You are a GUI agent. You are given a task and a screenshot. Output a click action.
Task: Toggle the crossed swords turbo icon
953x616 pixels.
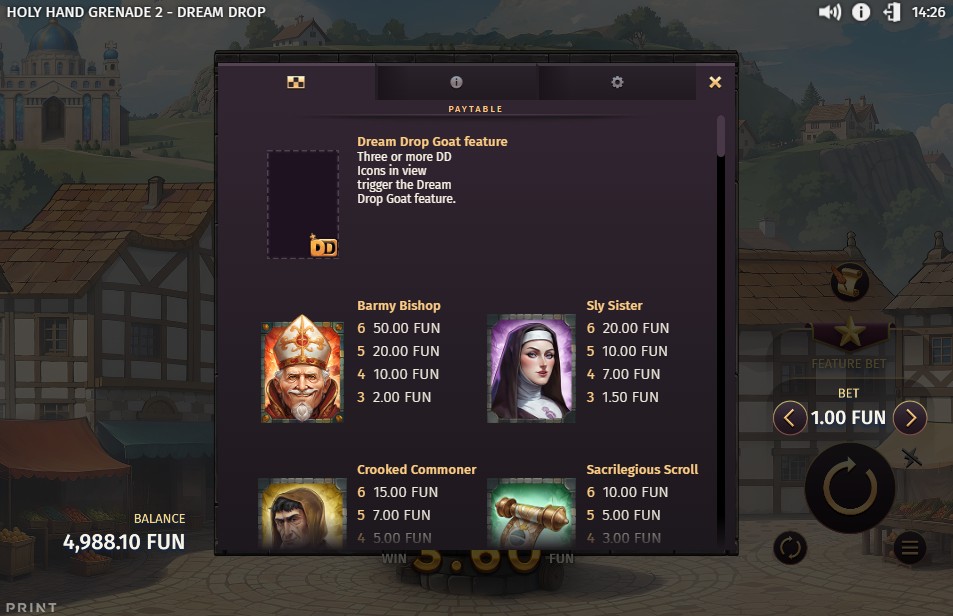[912, 458]
